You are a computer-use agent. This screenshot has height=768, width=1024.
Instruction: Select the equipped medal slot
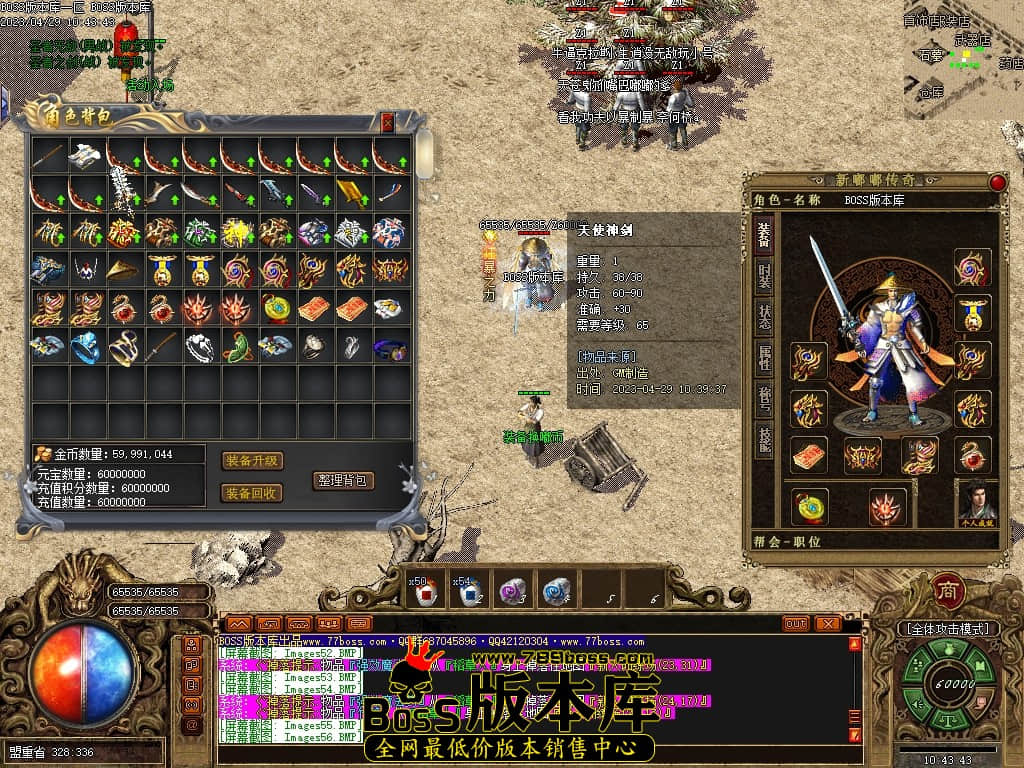pos(972,313)
